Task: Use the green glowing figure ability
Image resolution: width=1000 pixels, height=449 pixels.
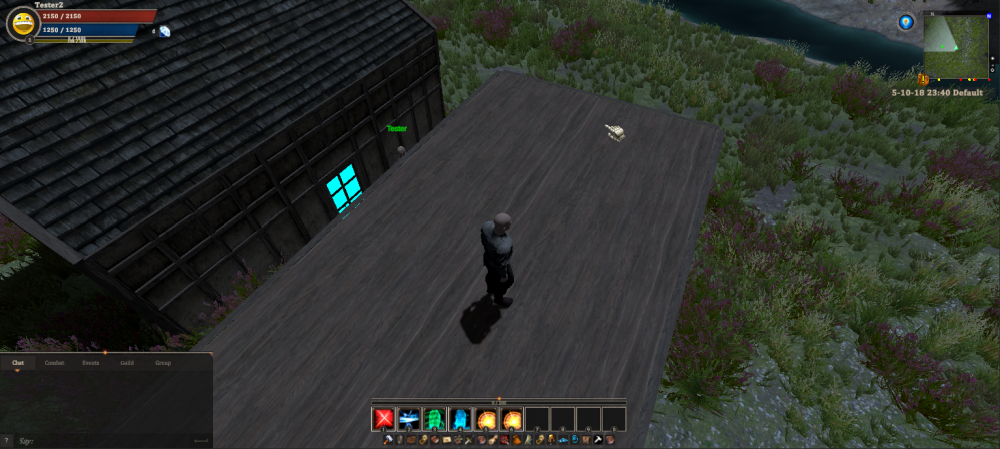Action: pos(435,419)
